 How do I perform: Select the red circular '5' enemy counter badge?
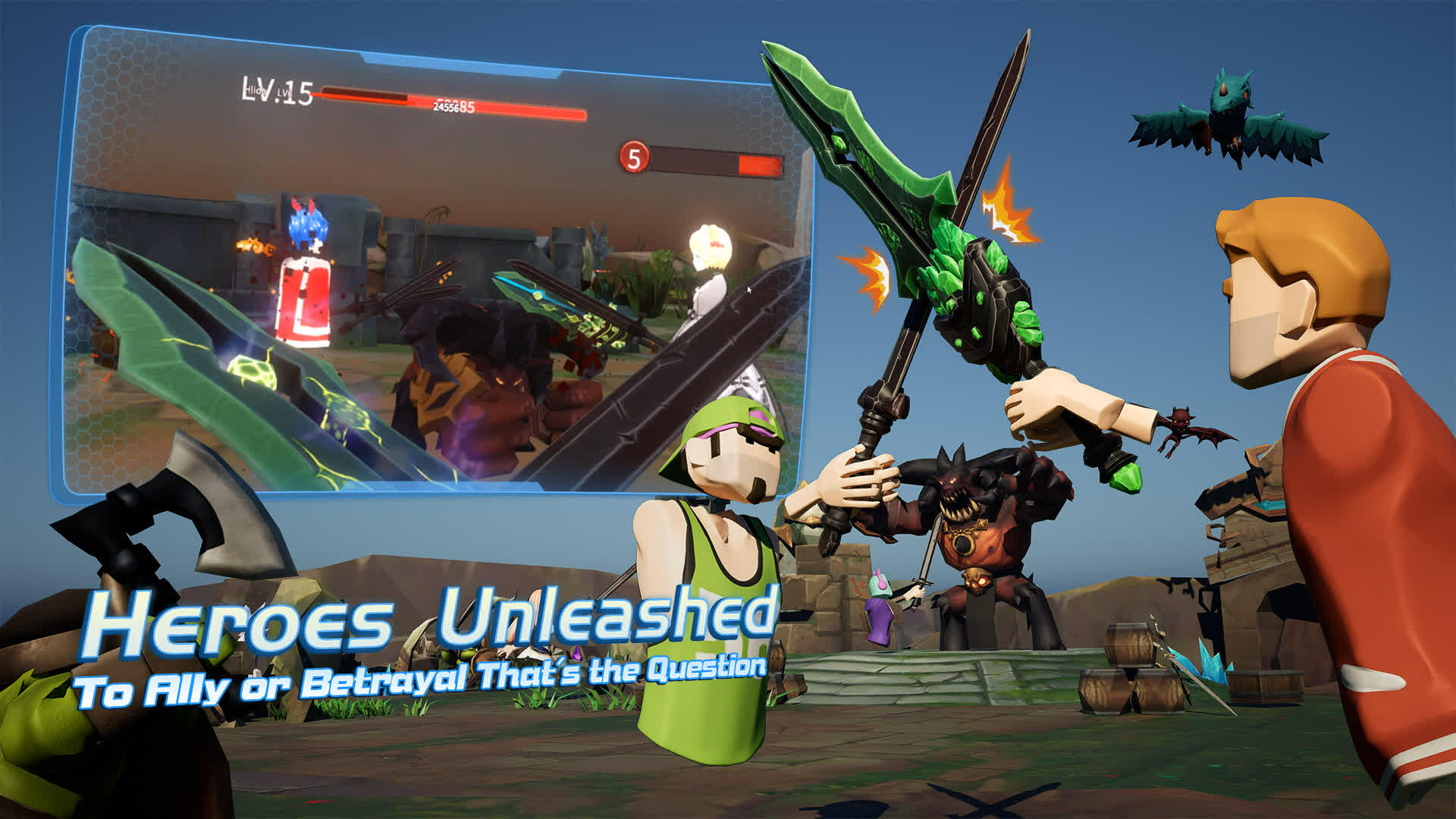click(x=634, y=159)
